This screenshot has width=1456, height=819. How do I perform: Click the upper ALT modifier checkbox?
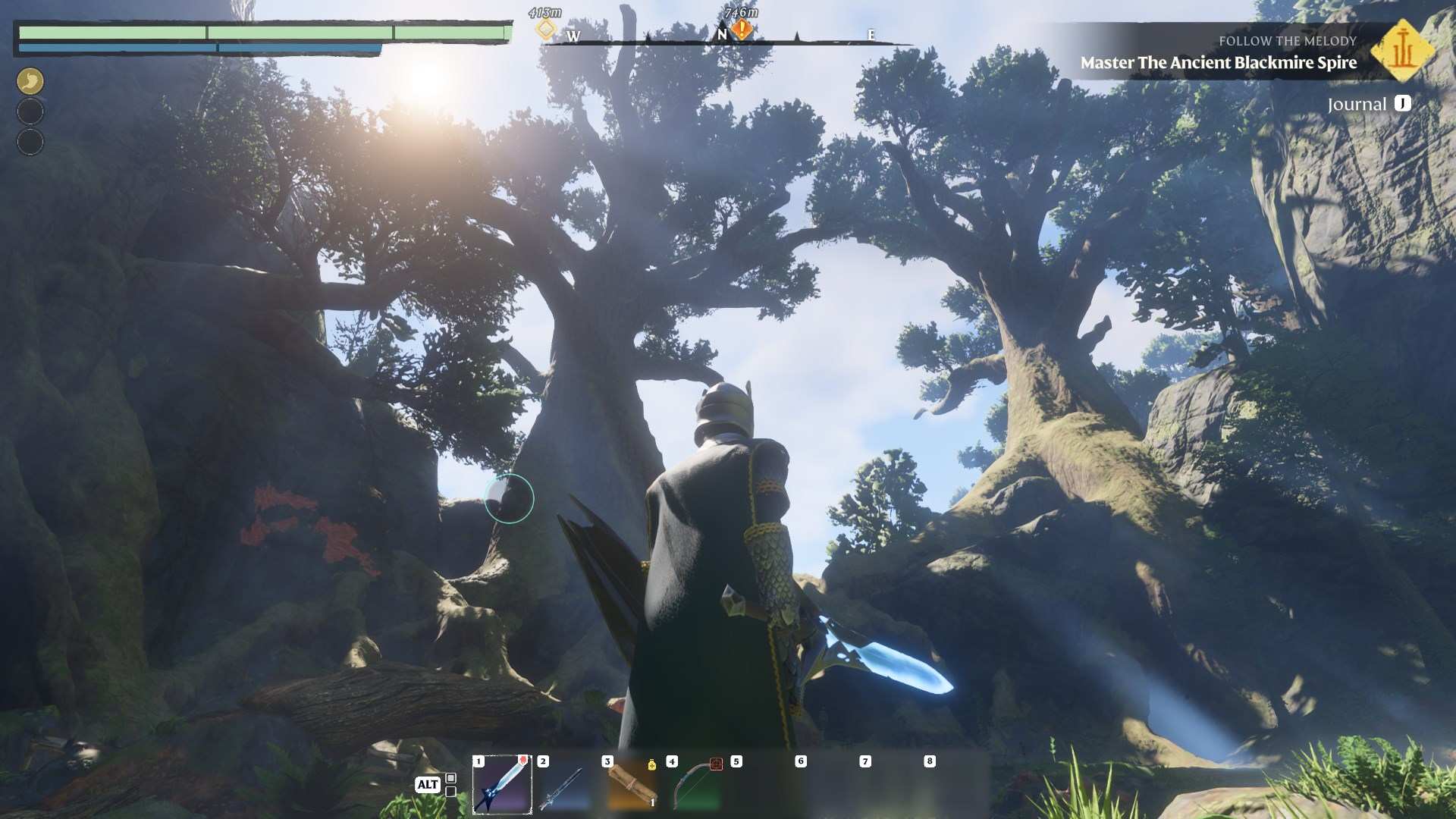(450, 777)
